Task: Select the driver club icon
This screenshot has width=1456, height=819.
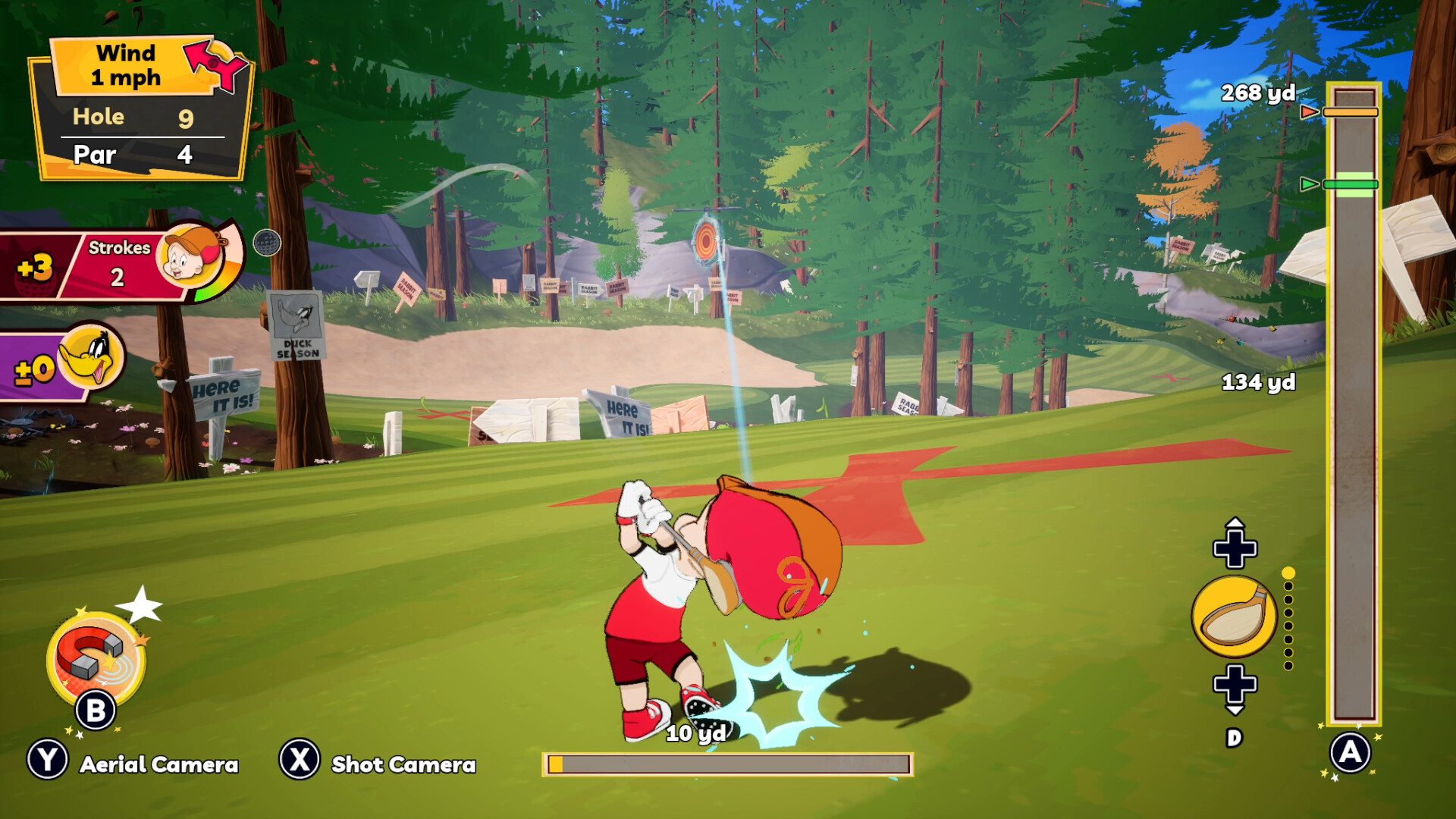Action: (1234, 617)
